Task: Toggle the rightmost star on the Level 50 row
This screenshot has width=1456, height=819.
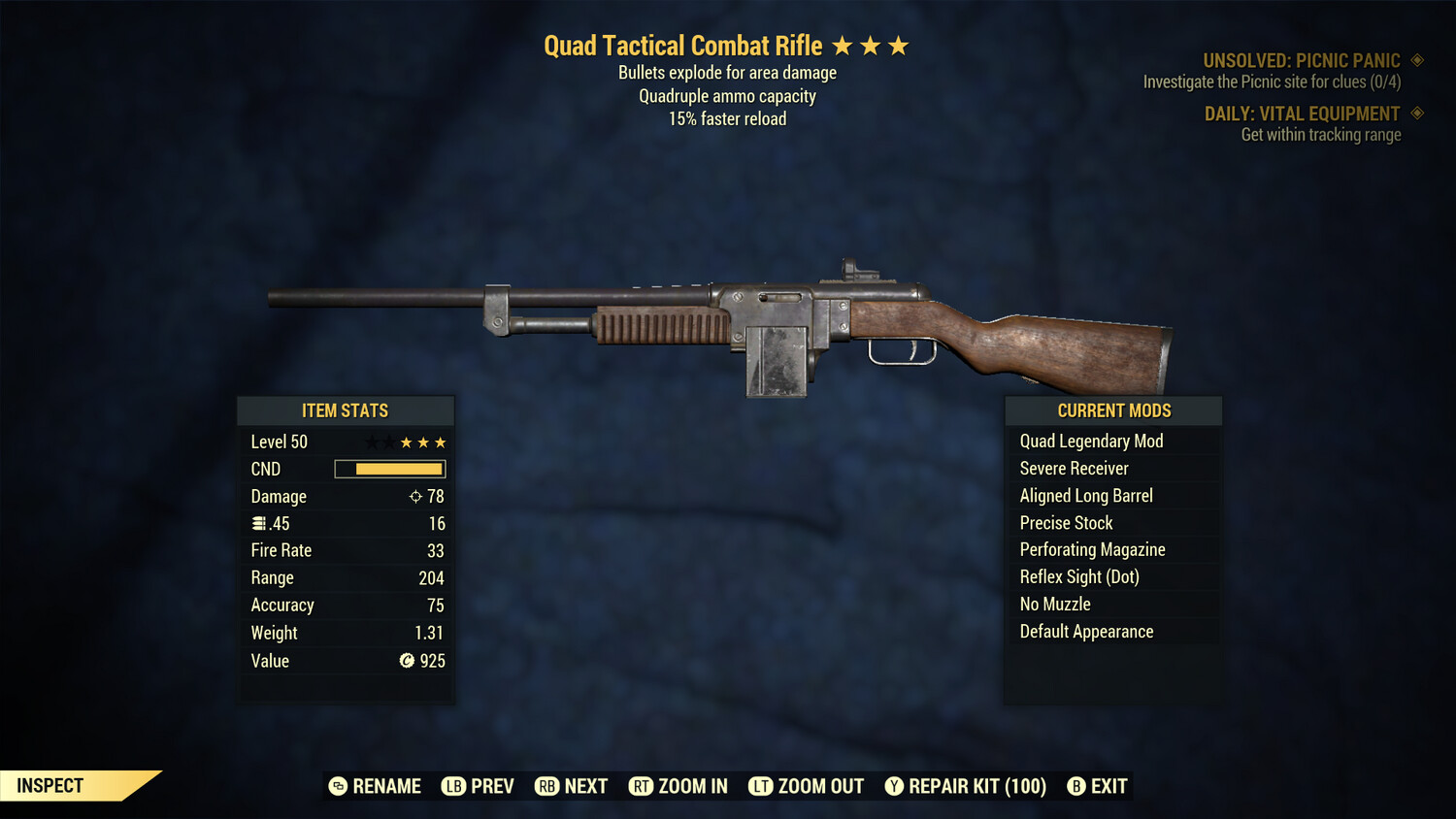Action: (x=440, y=442)
